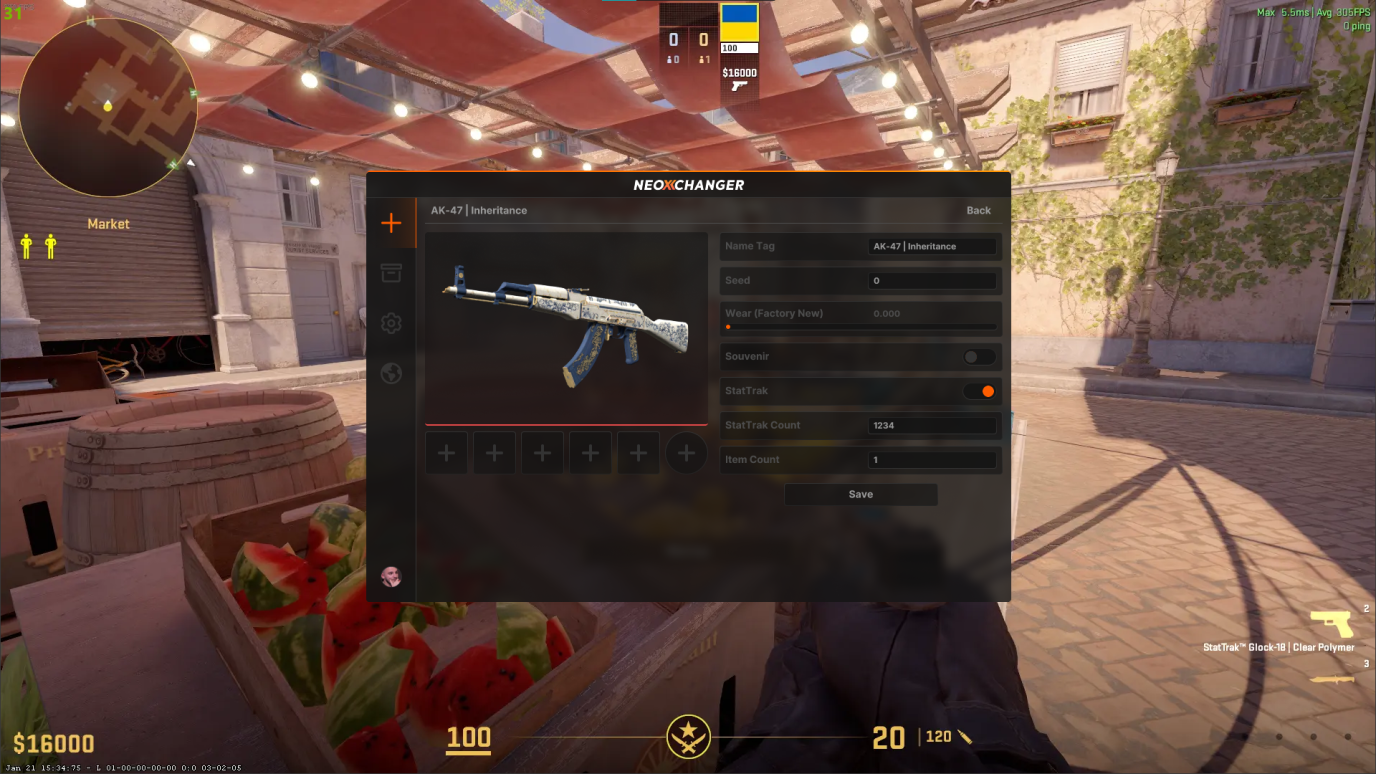This screenshot has width=1376, height=774.
Task: Select the AK-47 Inheritance preview image
Action: 566,329
